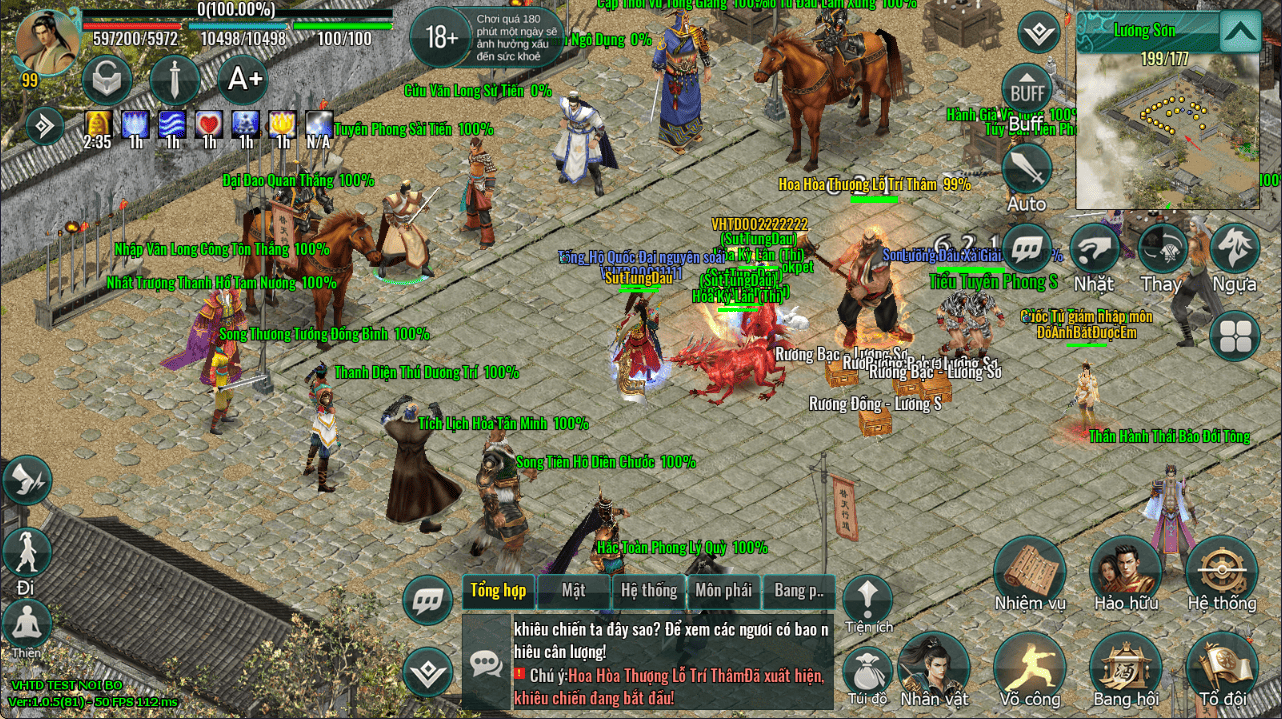Open the Tiện ích utilities button
Screen dimensions: 1282x719
click(x=867, y=600)
